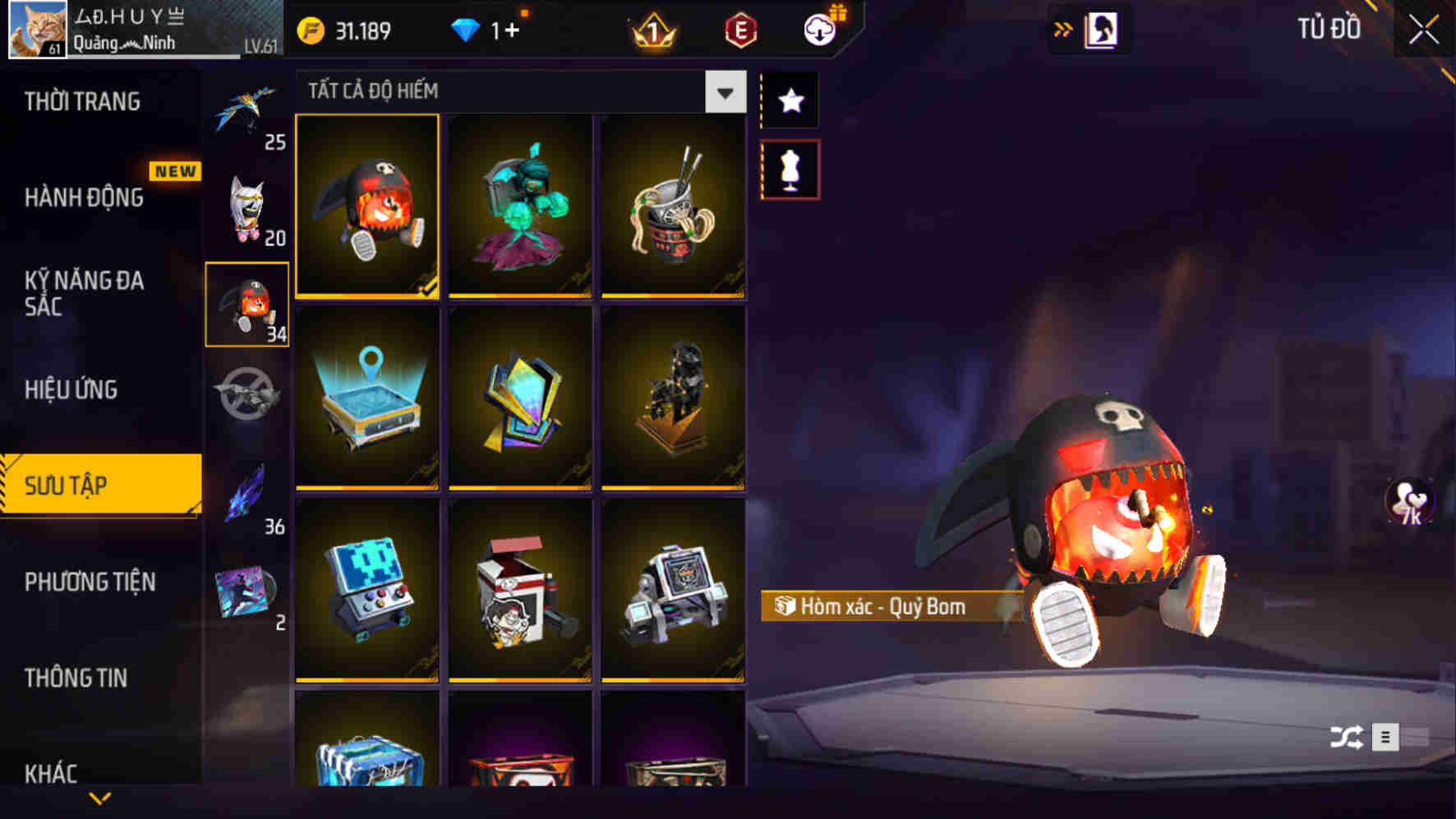The image size is (1456, 819).
Task: Toggle the favorites star filter
Action: pyautogui.click(x=790, y=100)
